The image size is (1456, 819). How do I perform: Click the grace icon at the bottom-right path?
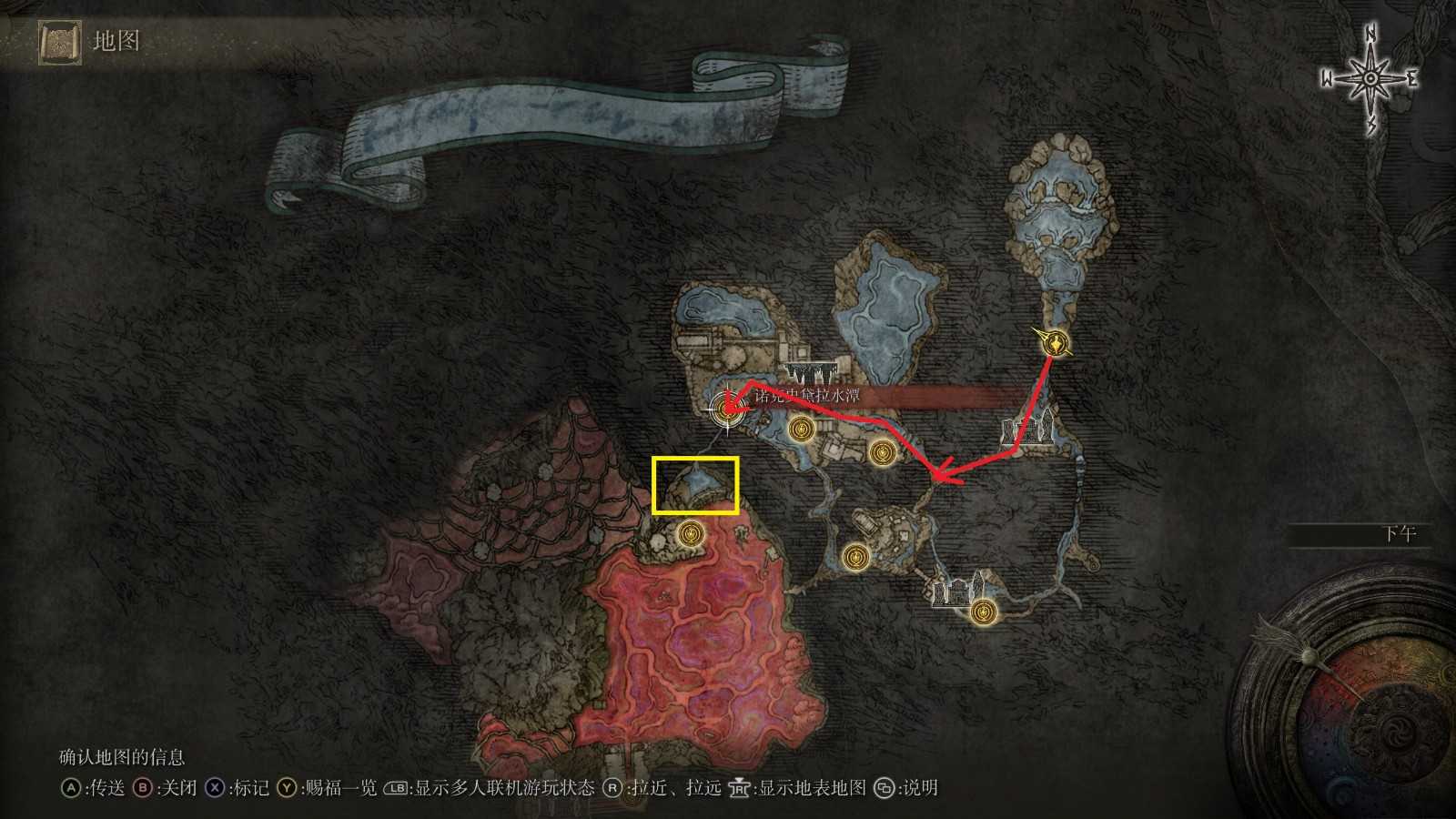[984, 612]
